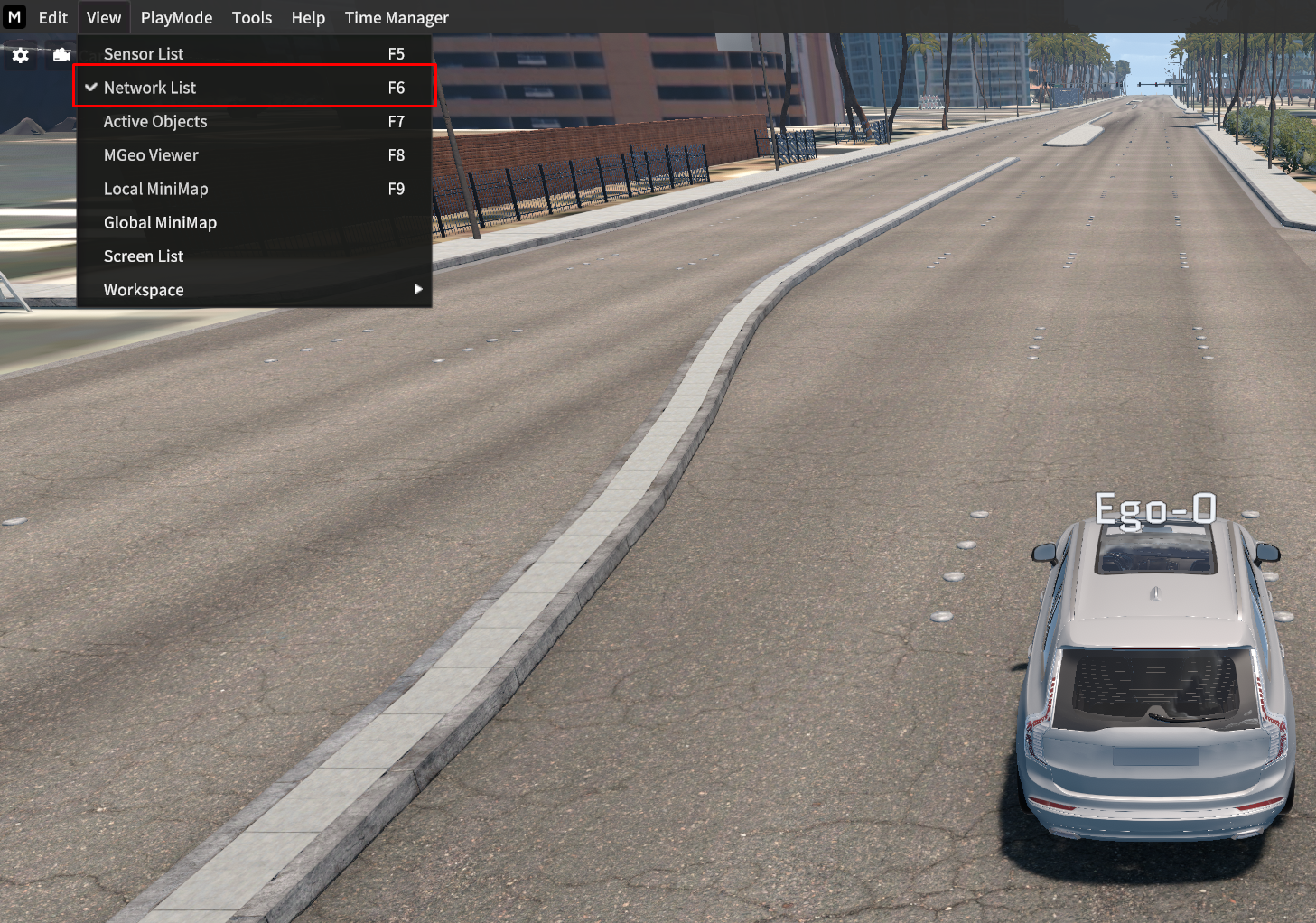Open the Screen List
This screenshot has width=1316, height=923.
coord(144,256)
